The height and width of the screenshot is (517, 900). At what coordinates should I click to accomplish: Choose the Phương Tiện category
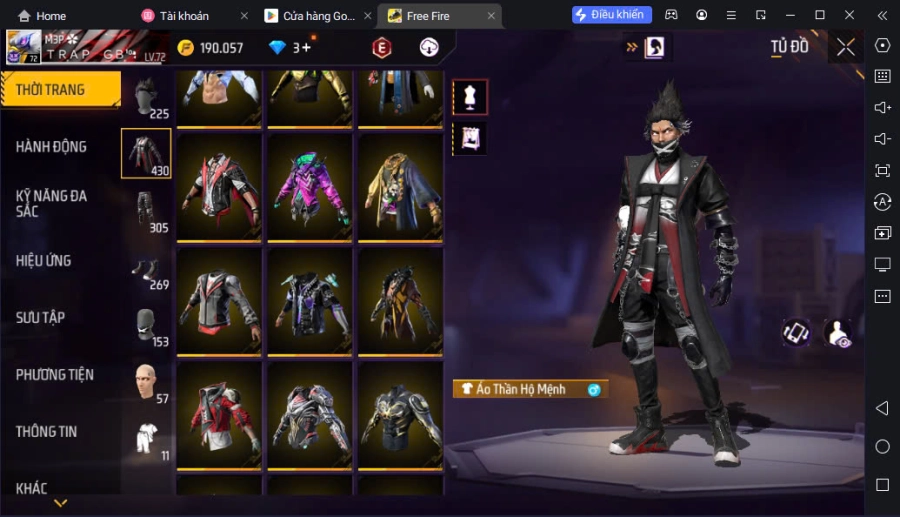coord(55,375)
